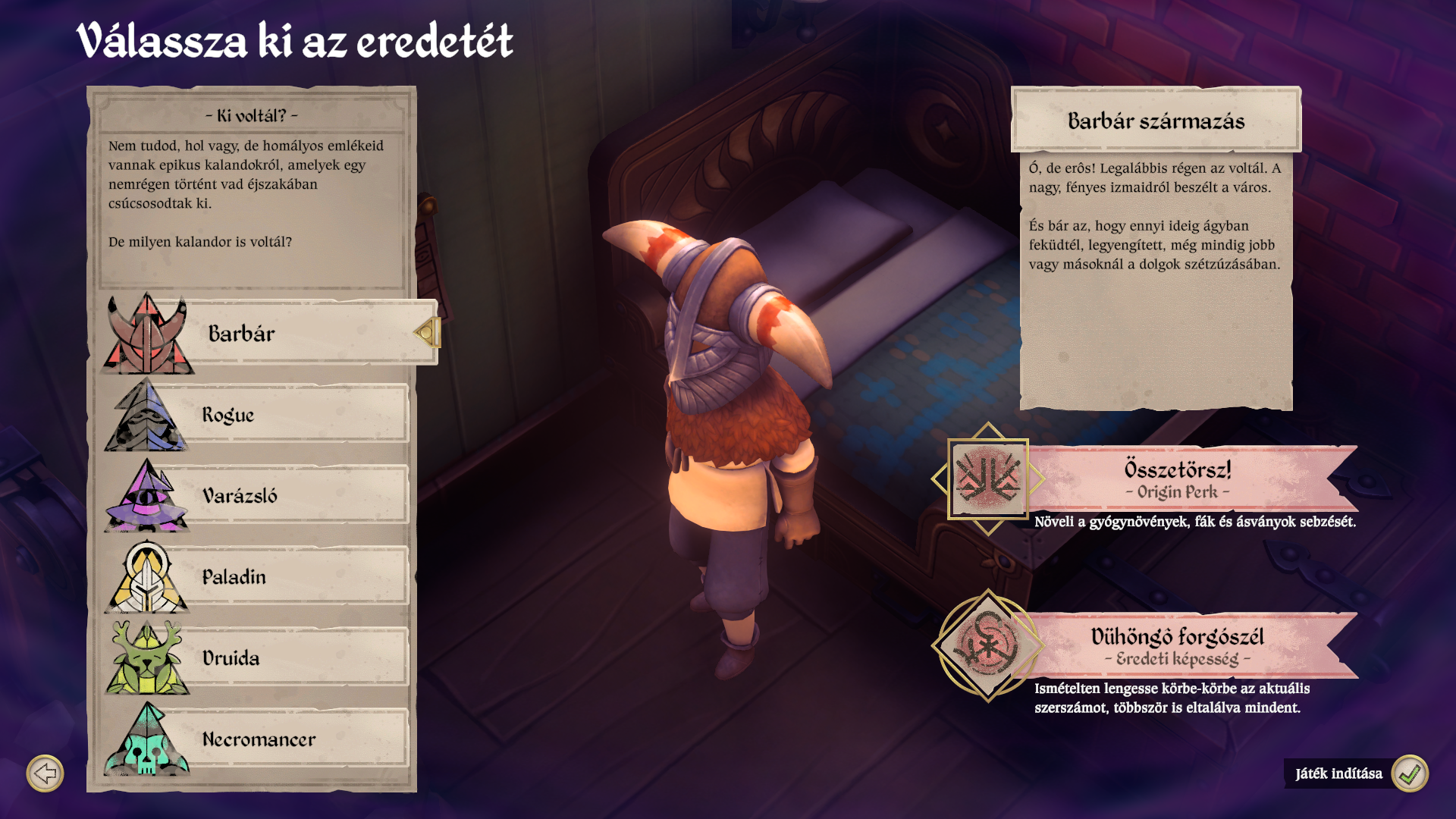Click the Összetörsz! origin perk icon
The image size is (1456, 819).
coord(987,479)
